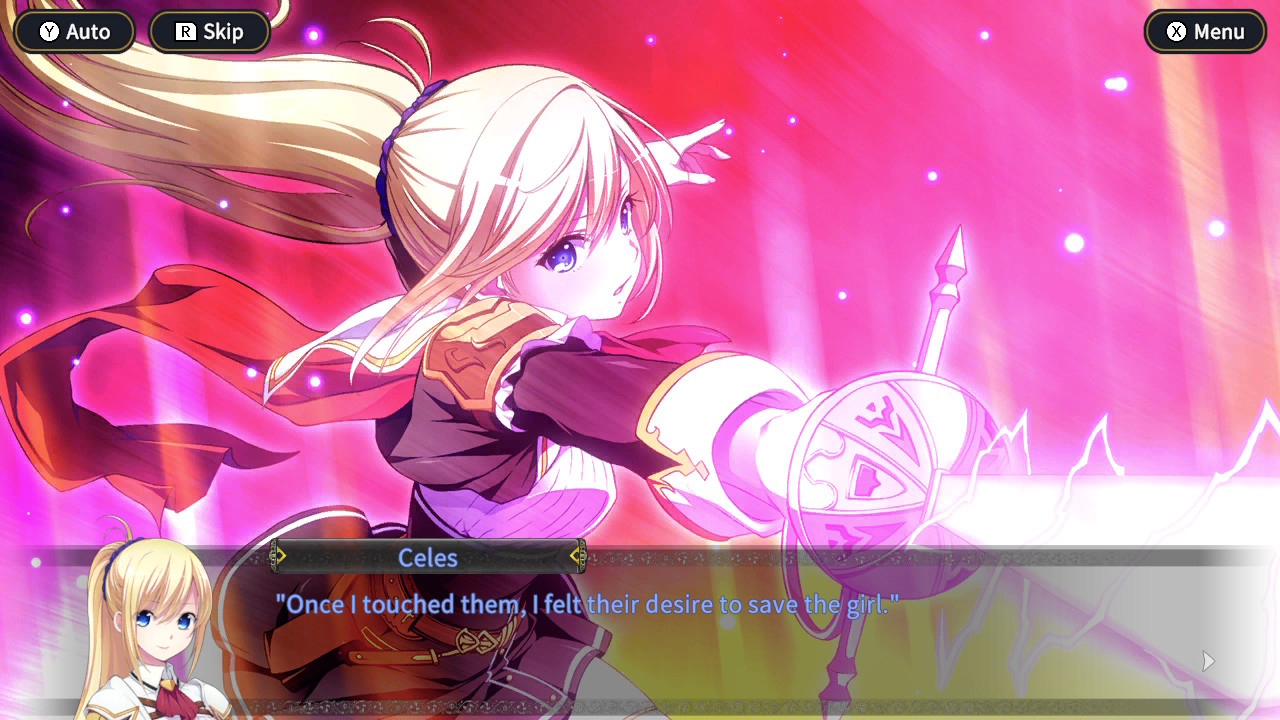
Task: Jump to next voiced line with the right chevron
Action: (x=577, y=557)
